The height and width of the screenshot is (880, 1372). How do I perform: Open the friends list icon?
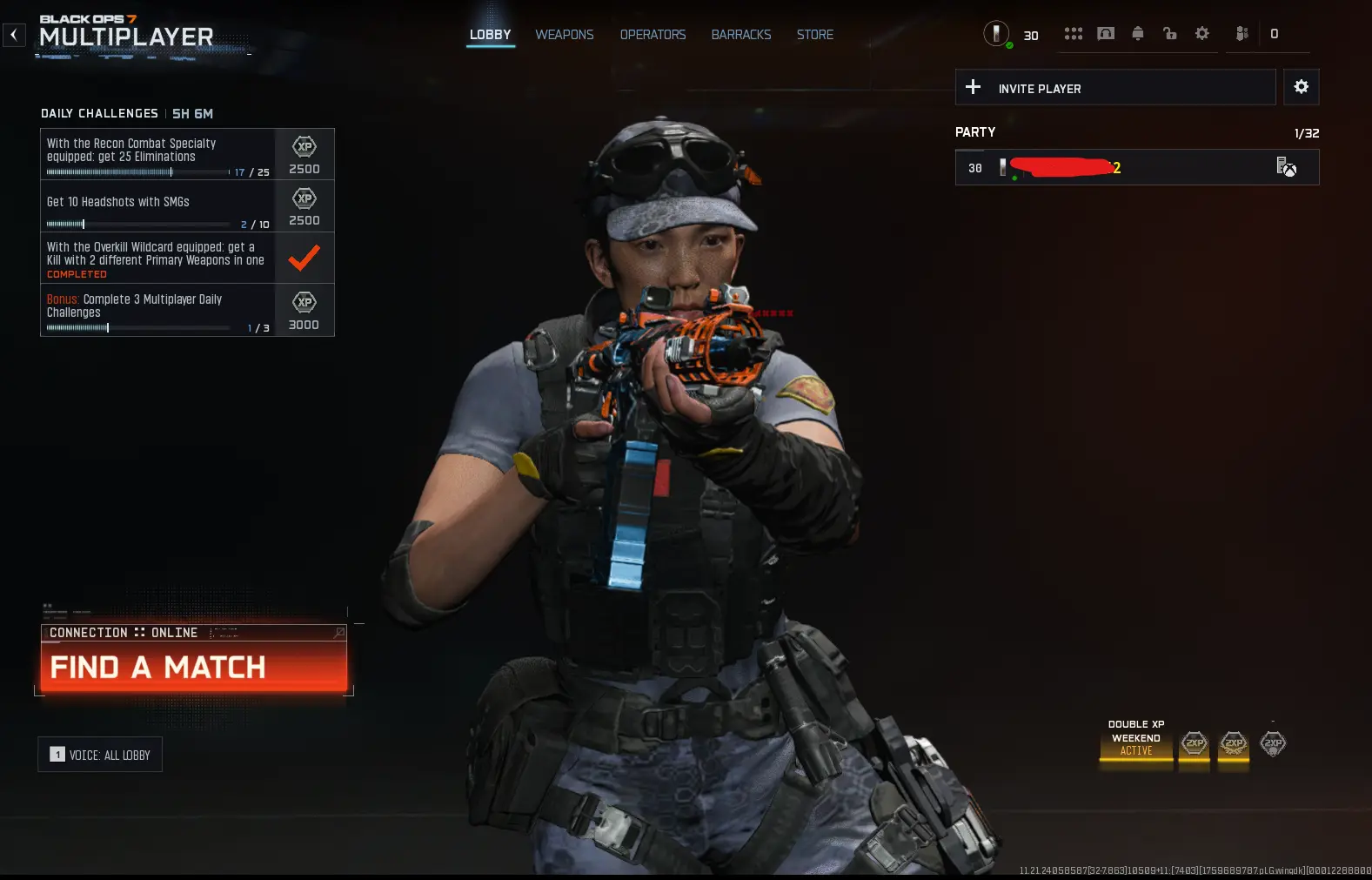[x=1242, y=34]
